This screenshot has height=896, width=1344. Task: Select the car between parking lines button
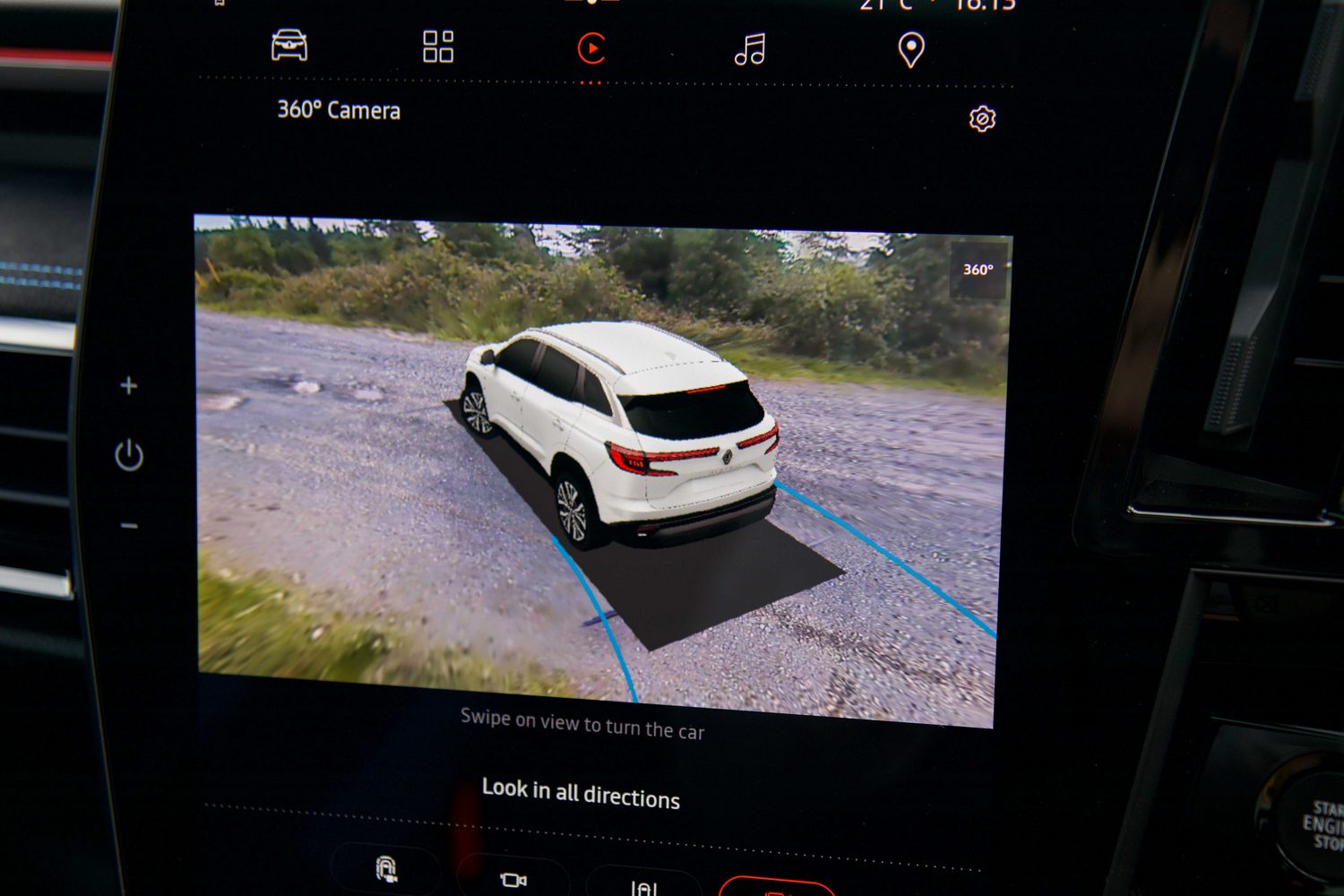643,885
